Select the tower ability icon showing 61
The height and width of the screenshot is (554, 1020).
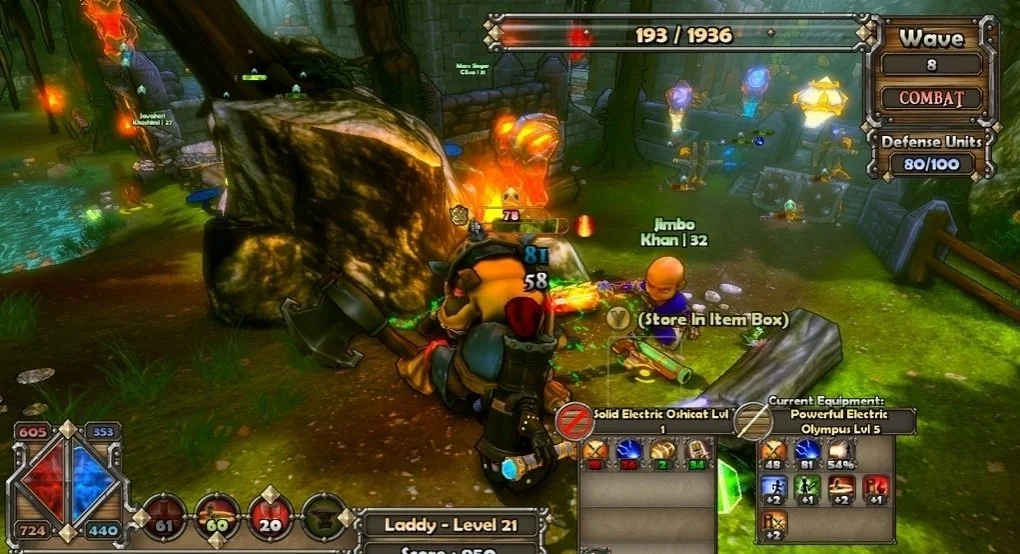coord(163,516)
